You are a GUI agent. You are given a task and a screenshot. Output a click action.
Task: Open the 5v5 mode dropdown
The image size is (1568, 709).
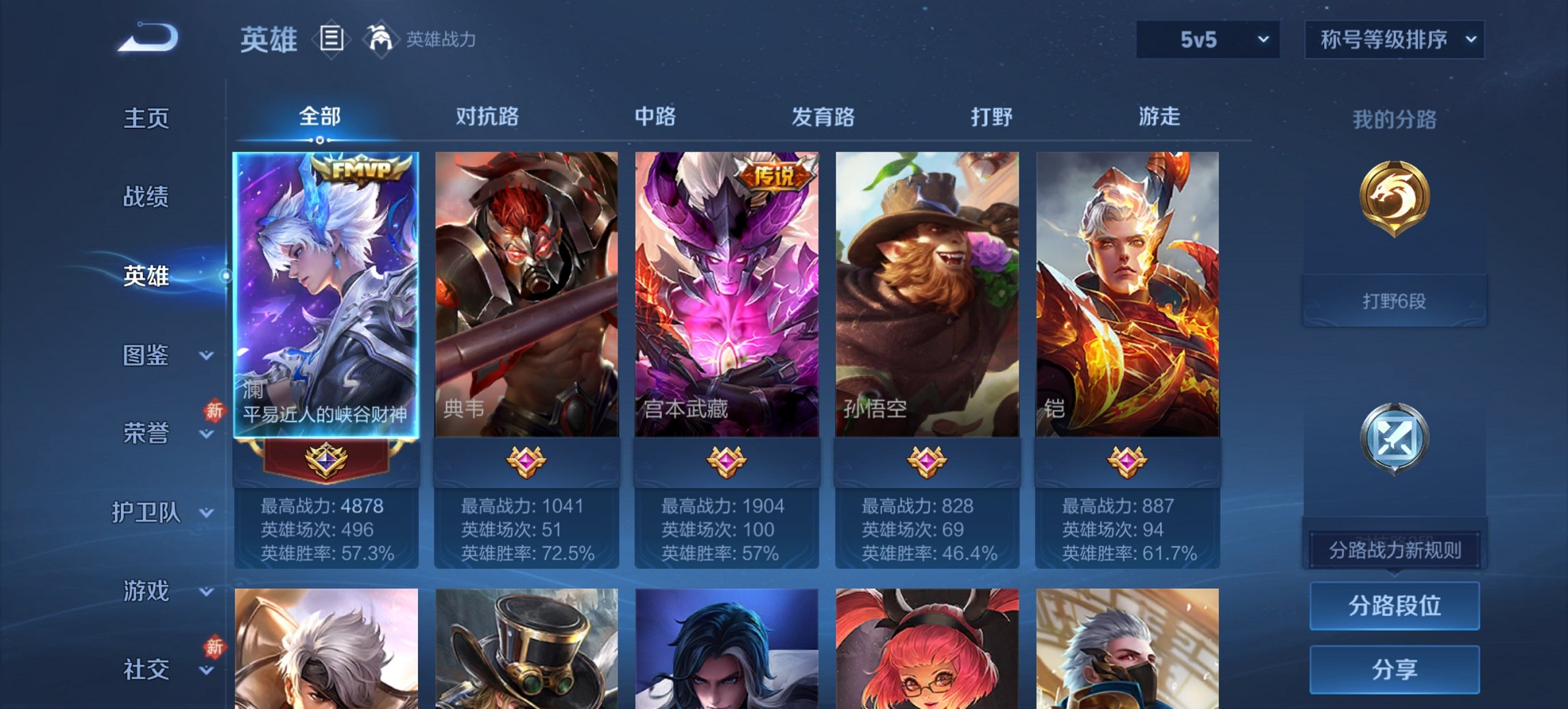click(x=1207, y=39)
